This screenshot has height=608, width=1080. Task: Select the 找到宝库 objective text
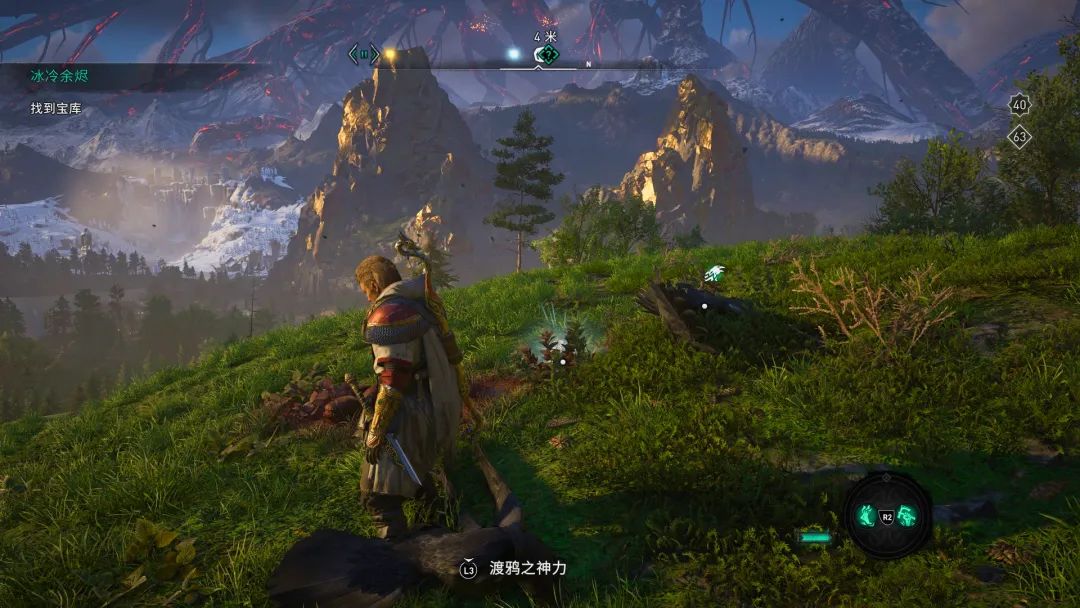pyautogui.click(x=57, y=108)
